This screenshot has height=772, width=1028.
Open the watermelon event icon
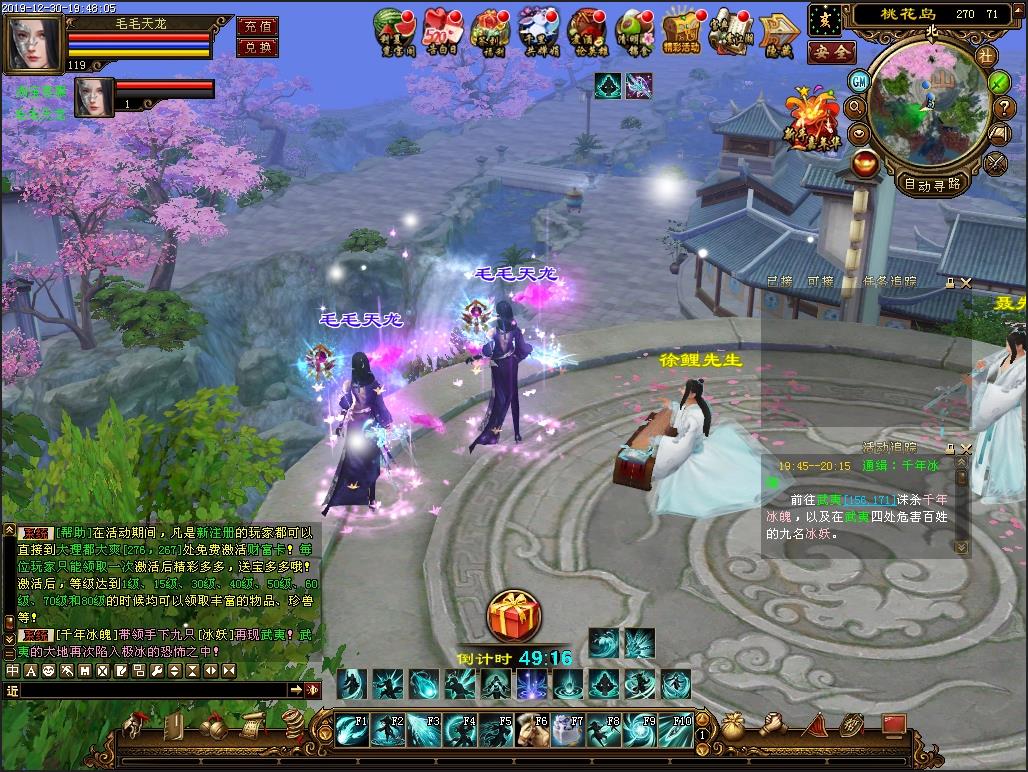tap(392, 30)
